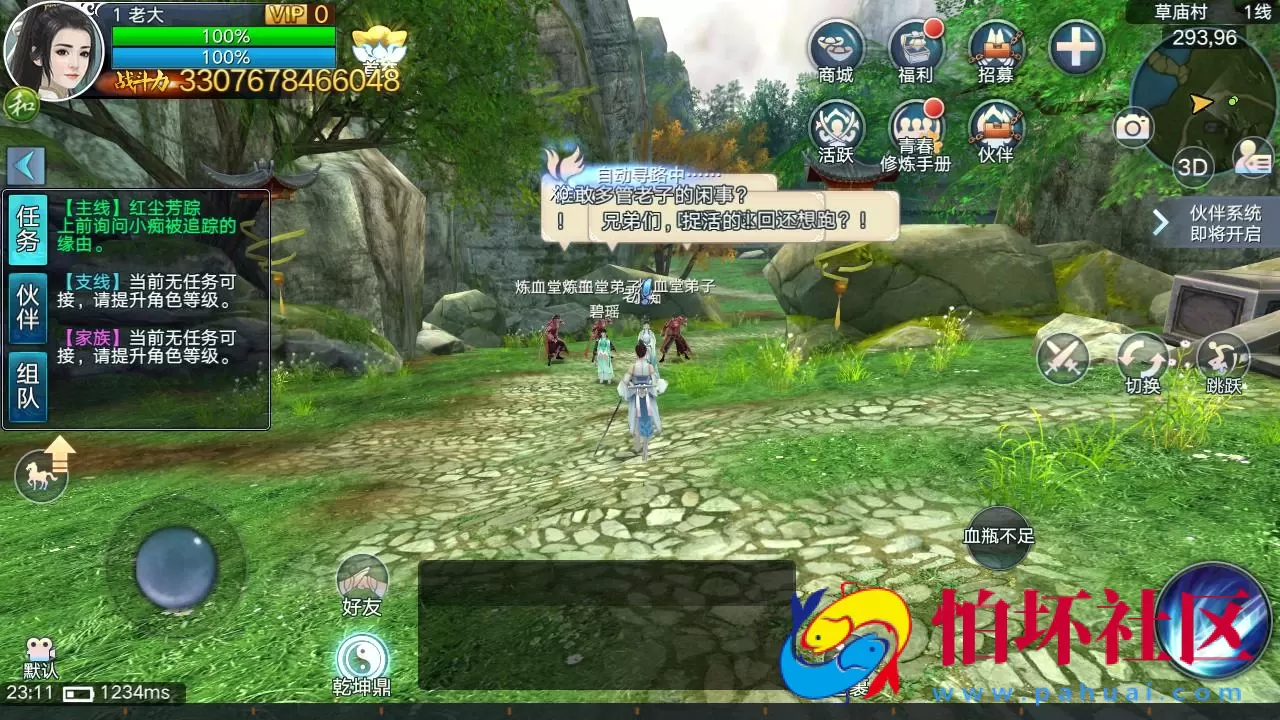The height and width of the screenshot is (720, 1280).
Task: Collapse the quest panel with the back arrow
Action: [x=25, y=165]
